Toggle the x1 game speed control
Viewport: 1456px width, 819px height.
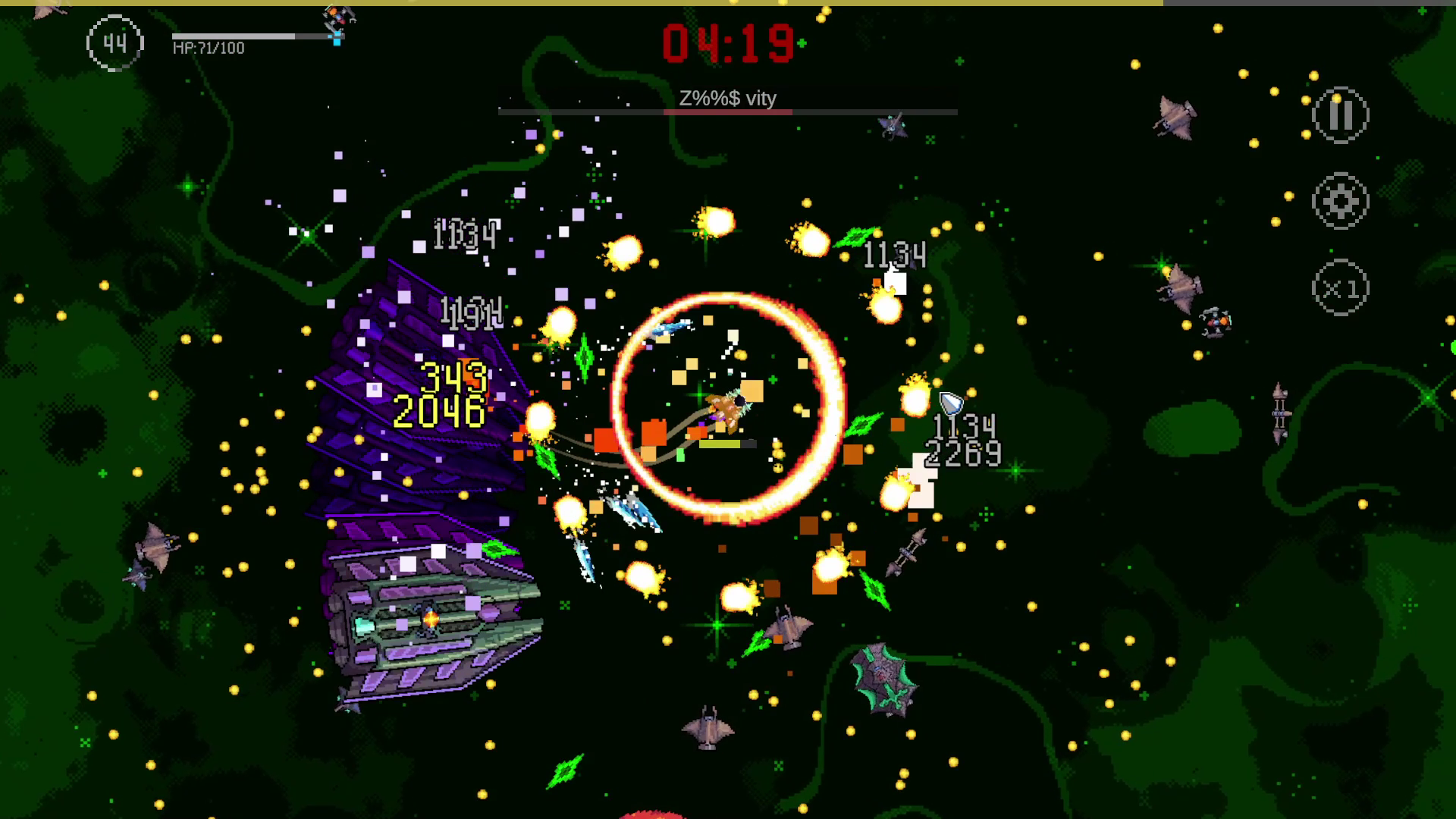(x=1340, y=287)
